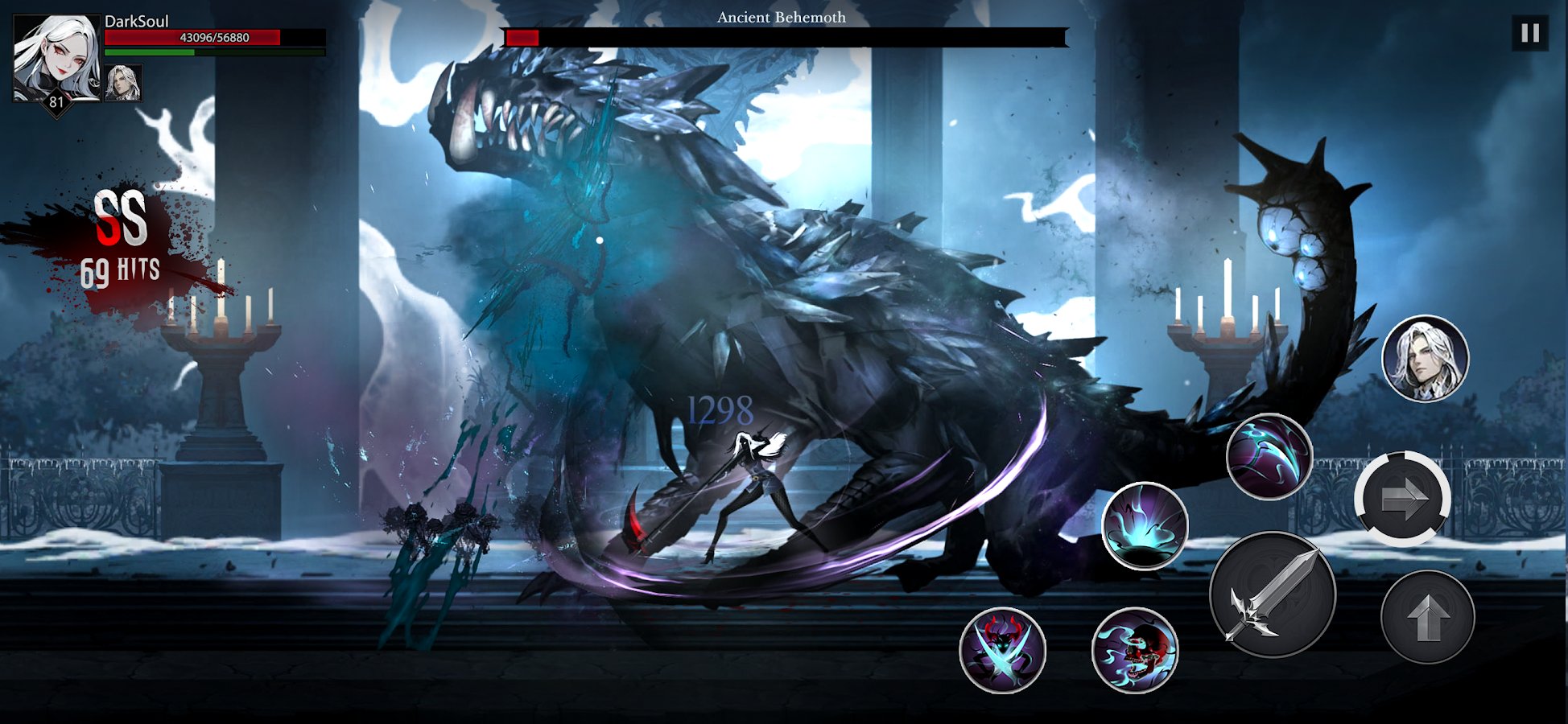Trigger the red skull skill

(1135, 650)
